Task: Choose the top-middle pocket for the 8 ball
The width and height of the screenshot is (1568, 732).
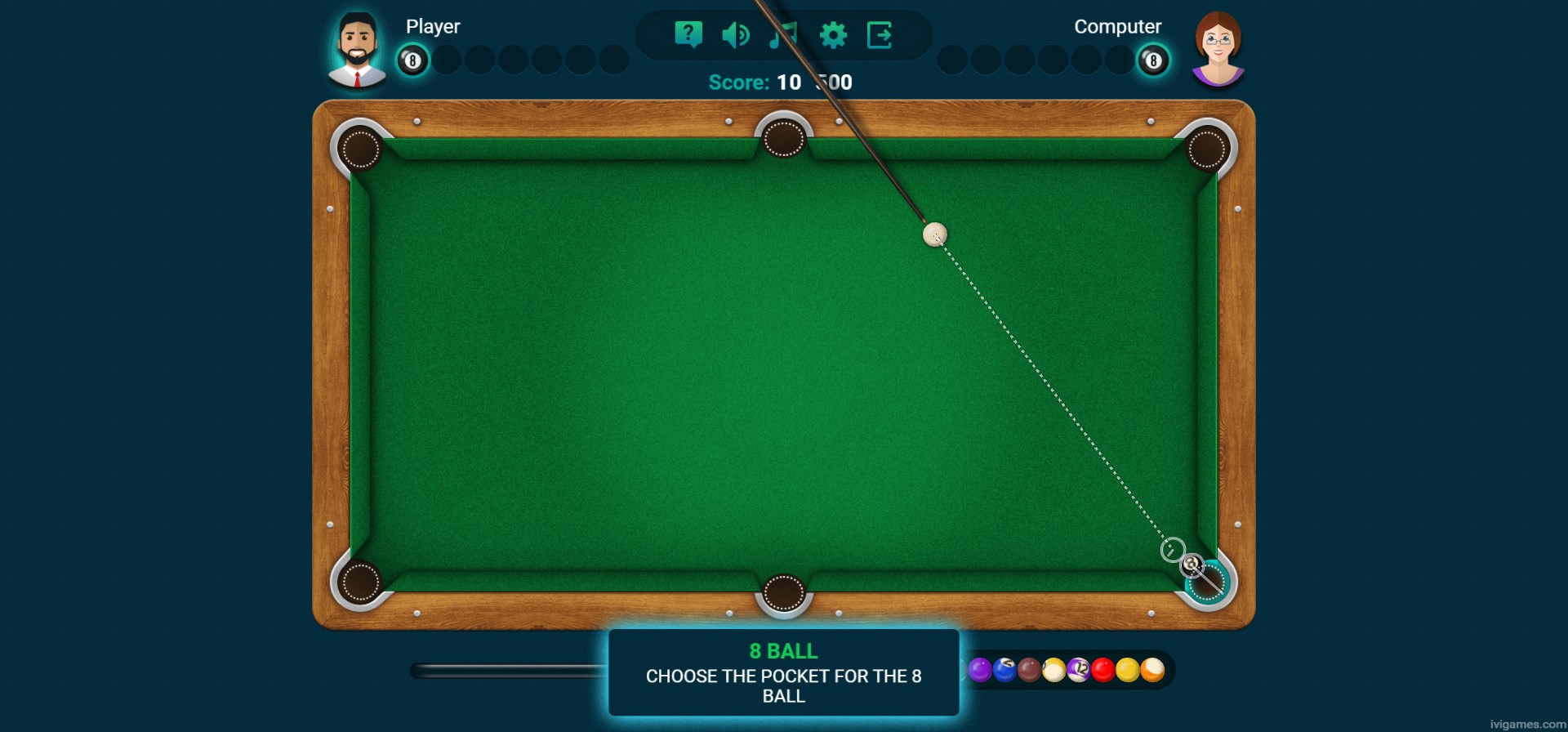Action: (783, 139)
